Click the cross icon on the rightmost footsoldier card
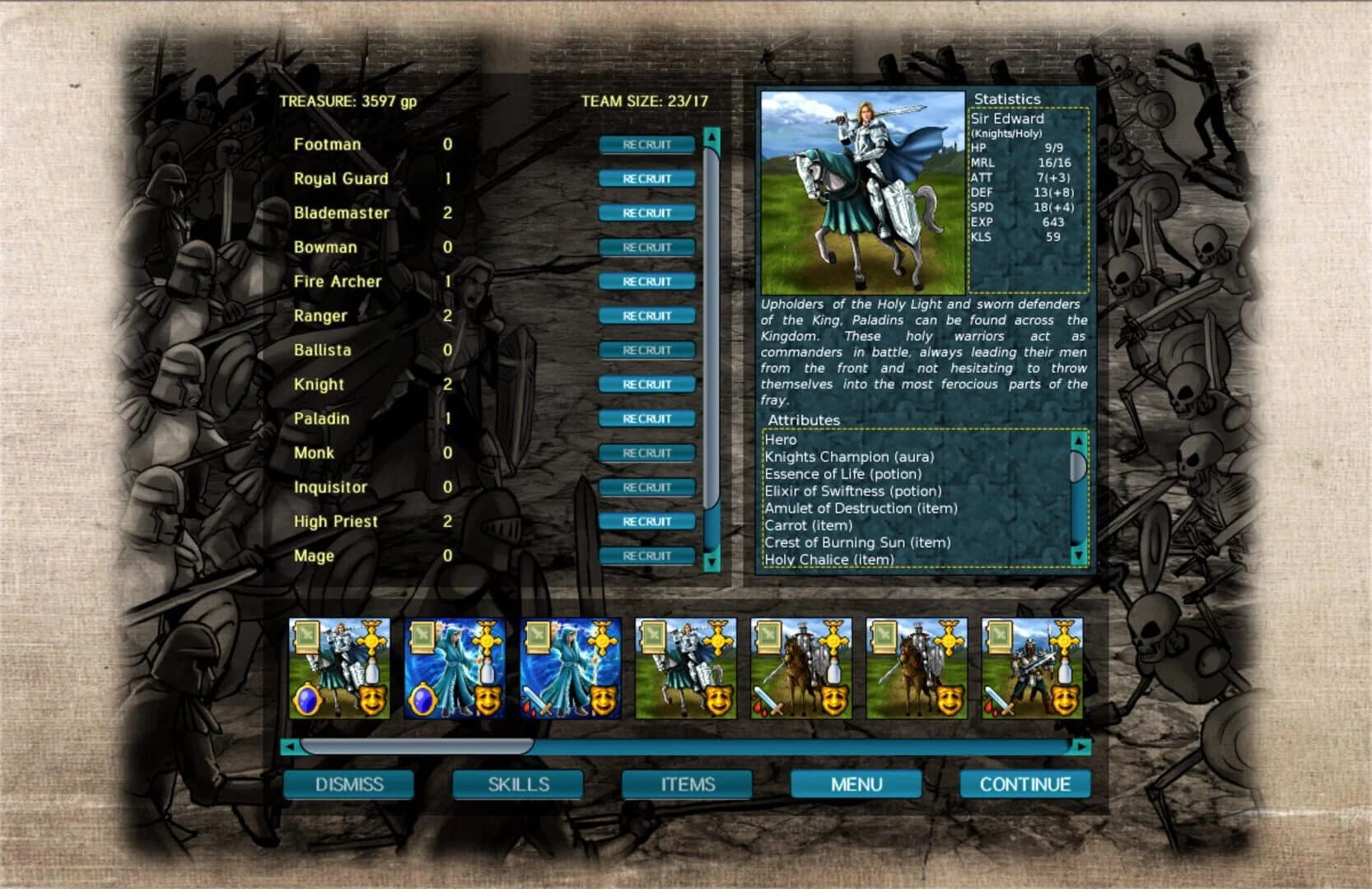 tap(1063, 638)
